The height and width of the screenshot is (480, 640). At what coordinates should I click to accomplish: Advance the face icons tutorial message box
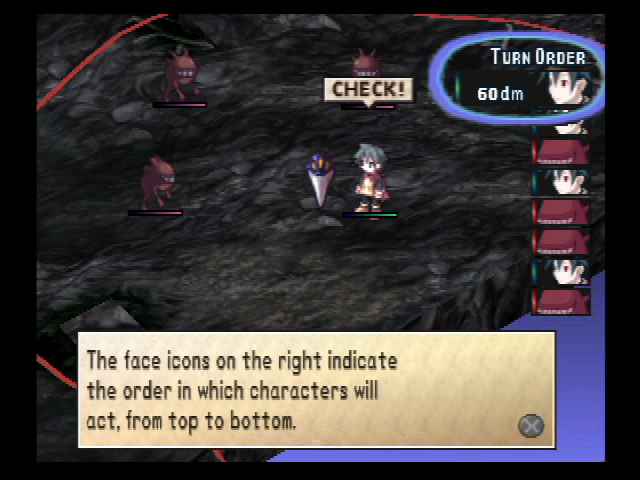(x=531, y=425)
